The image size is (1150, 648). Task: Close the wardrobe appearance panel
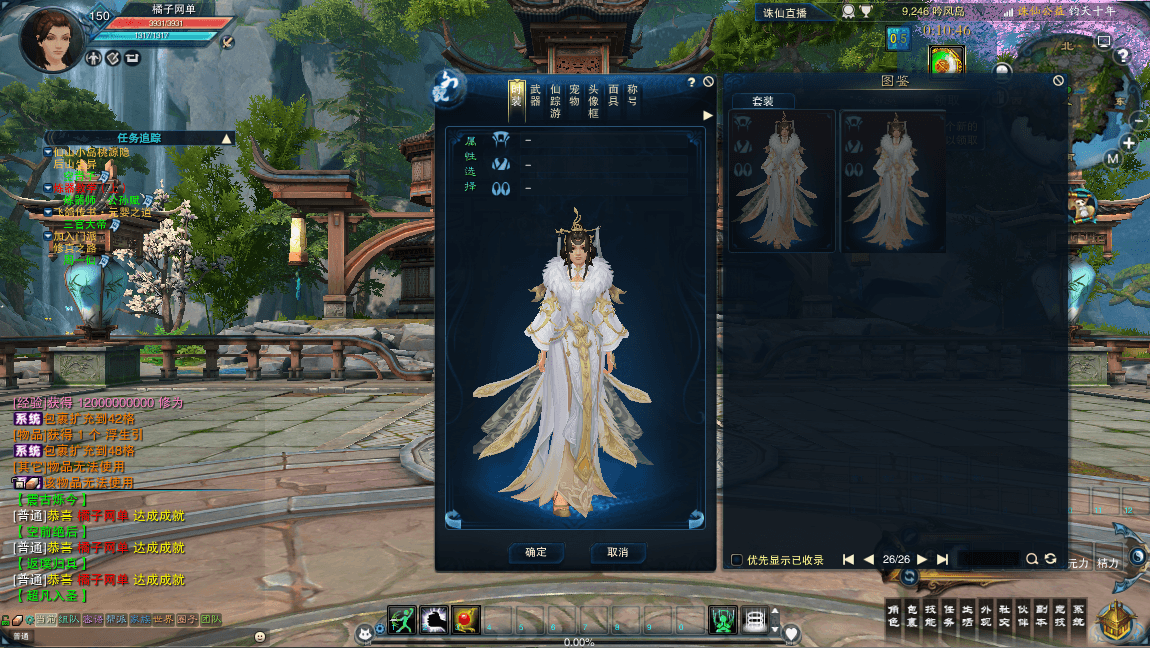(708, 82)
